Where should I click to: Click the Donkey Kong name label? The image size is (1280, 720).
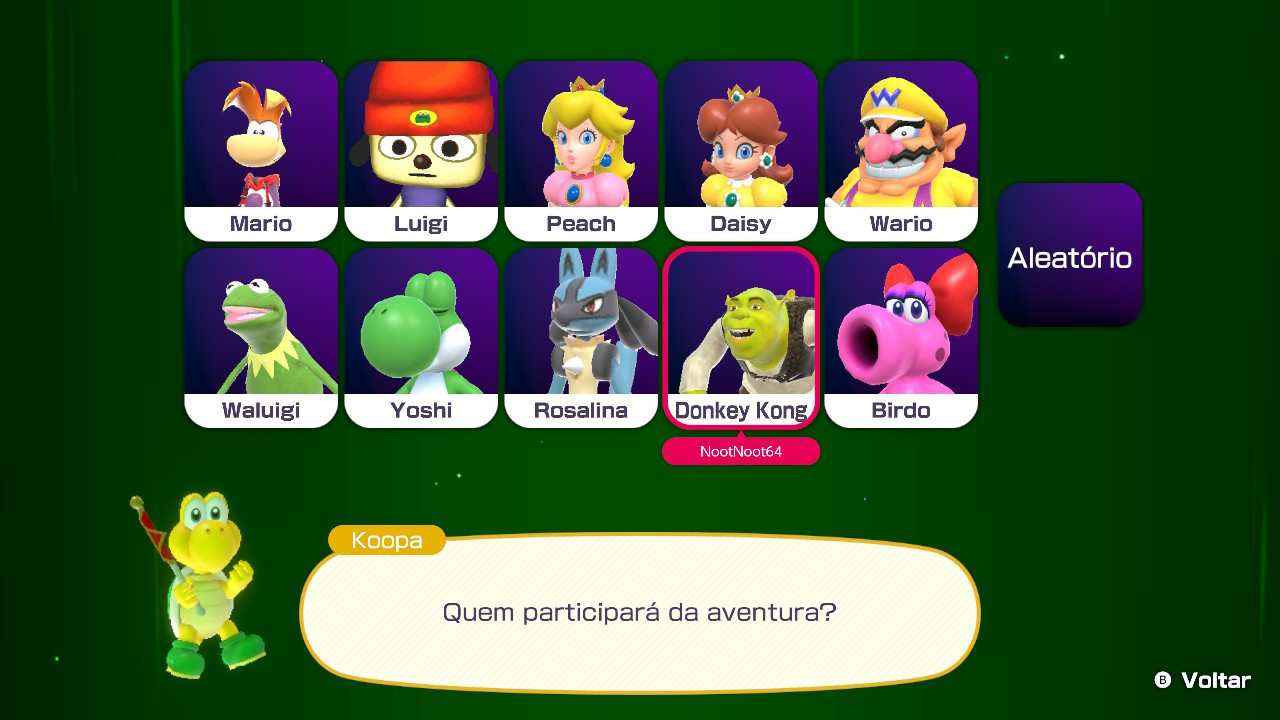(741, 410)
